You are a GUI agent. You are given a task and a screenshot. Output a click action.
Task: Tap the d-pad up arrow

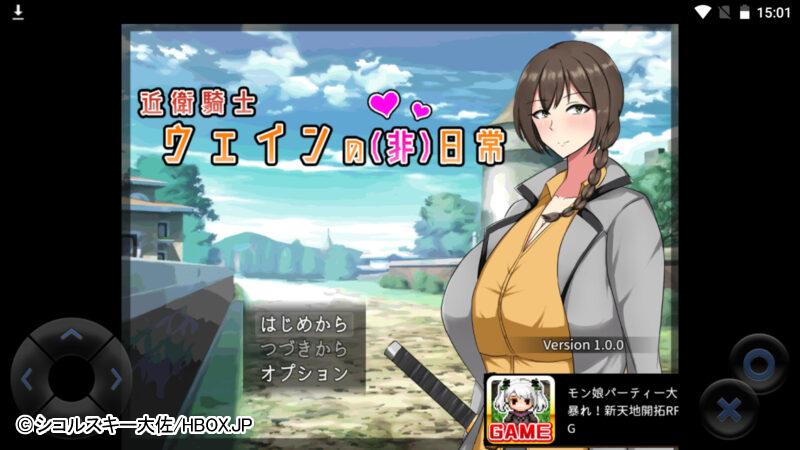[x=70, y=336]
